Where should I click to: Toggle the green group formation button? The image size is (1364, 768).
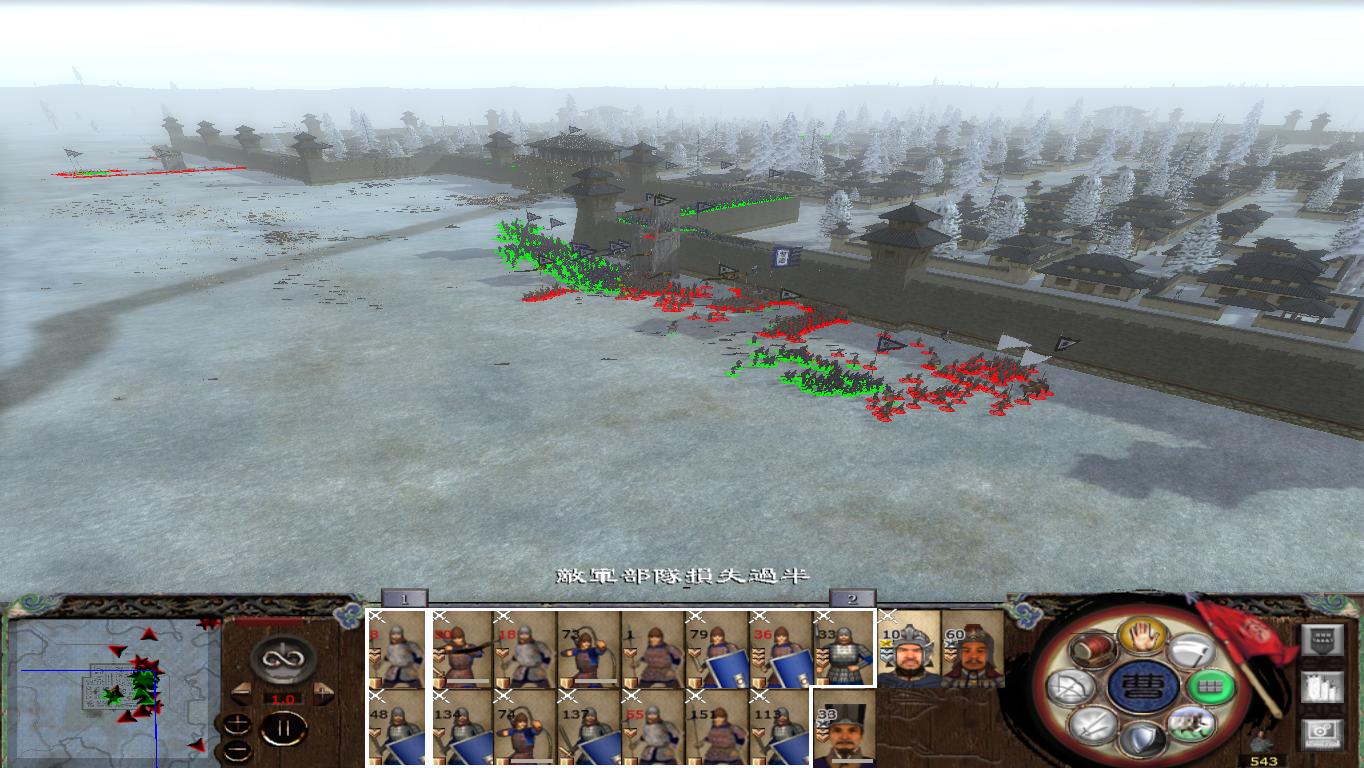click(1213, 687)
